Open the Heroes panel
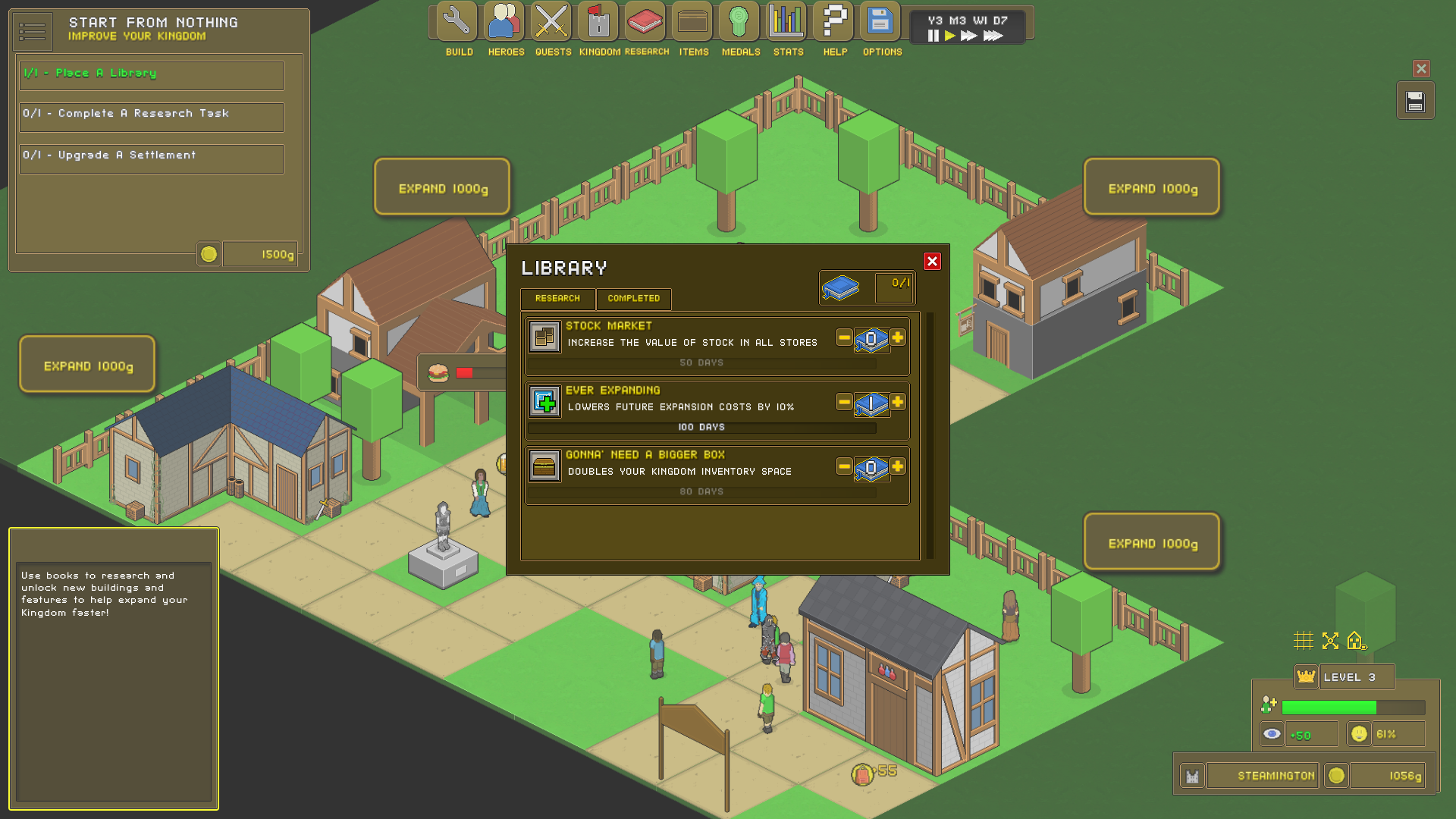This screenshot has height=819, width=1456. [x=505, y=23]
